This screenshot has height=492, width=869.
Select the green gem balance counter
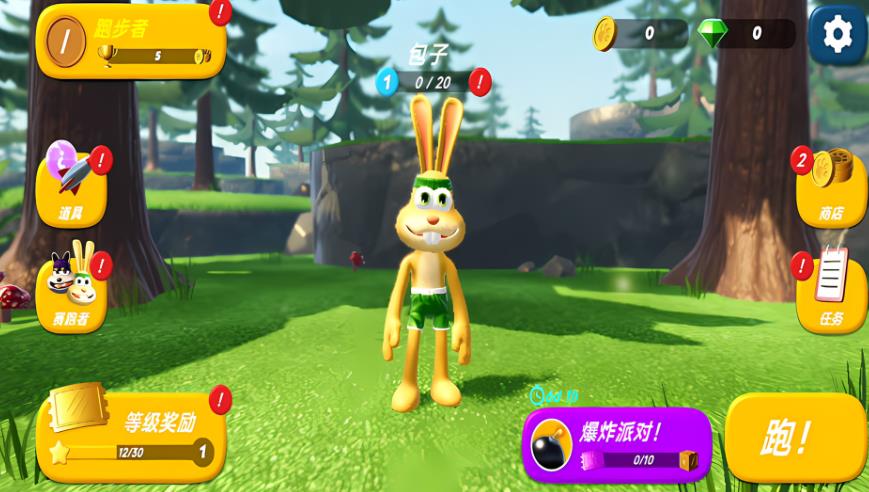click(746, 34)
